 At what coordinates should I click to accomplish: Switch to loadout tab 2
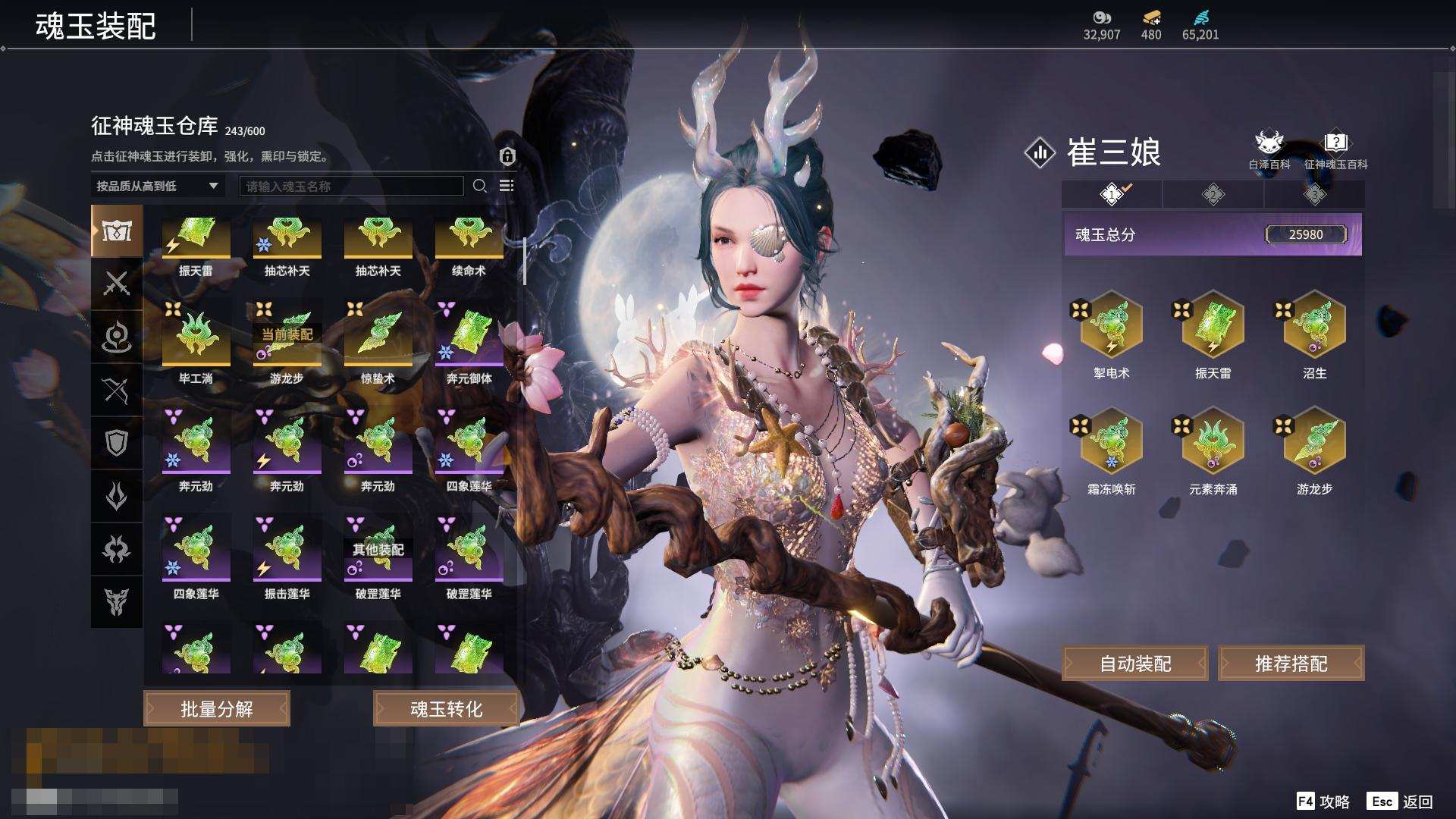(x=1213, y=194)
